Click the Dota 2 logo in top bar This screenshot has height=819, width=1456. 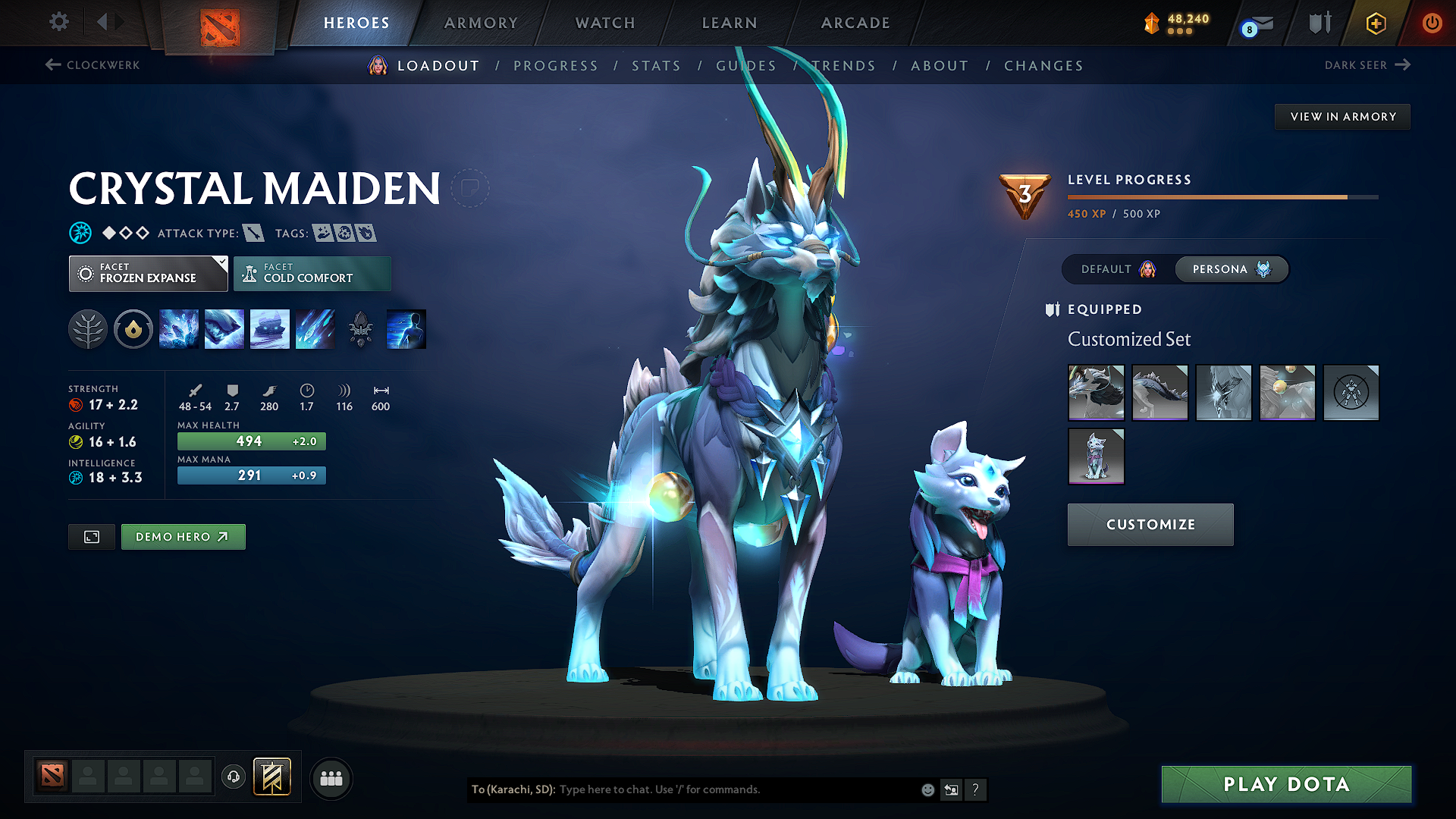[220, 23]
